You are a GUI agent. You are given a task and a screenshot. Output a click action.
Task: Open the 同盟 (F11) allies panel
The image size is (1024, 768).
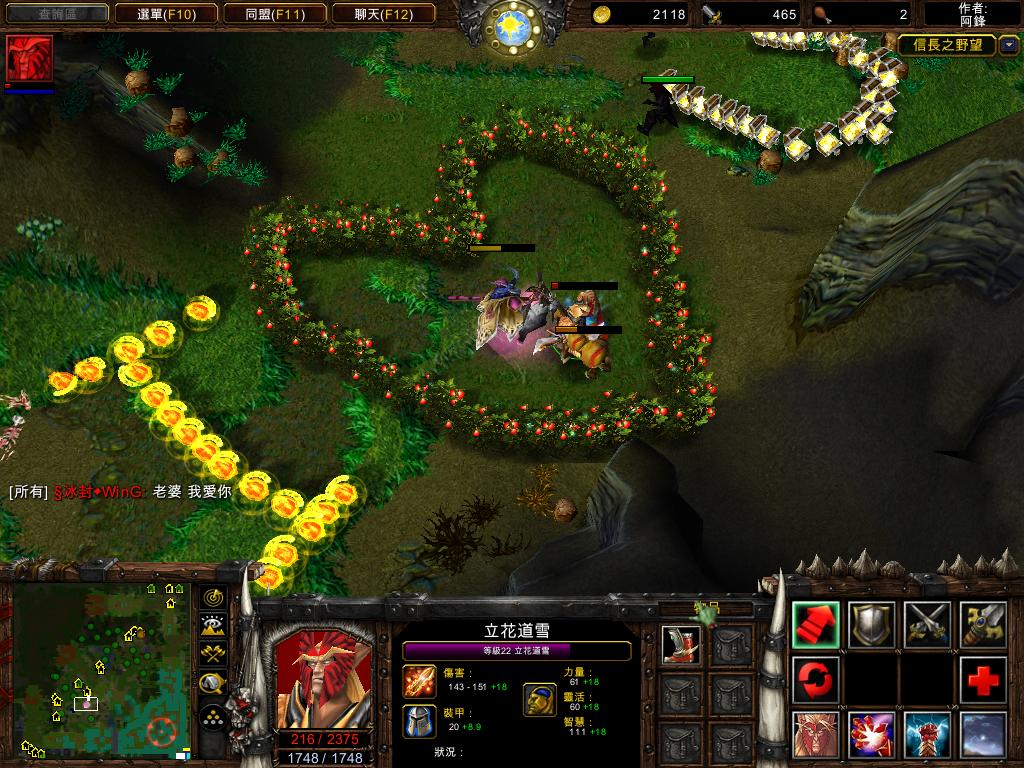click(273, 14)
